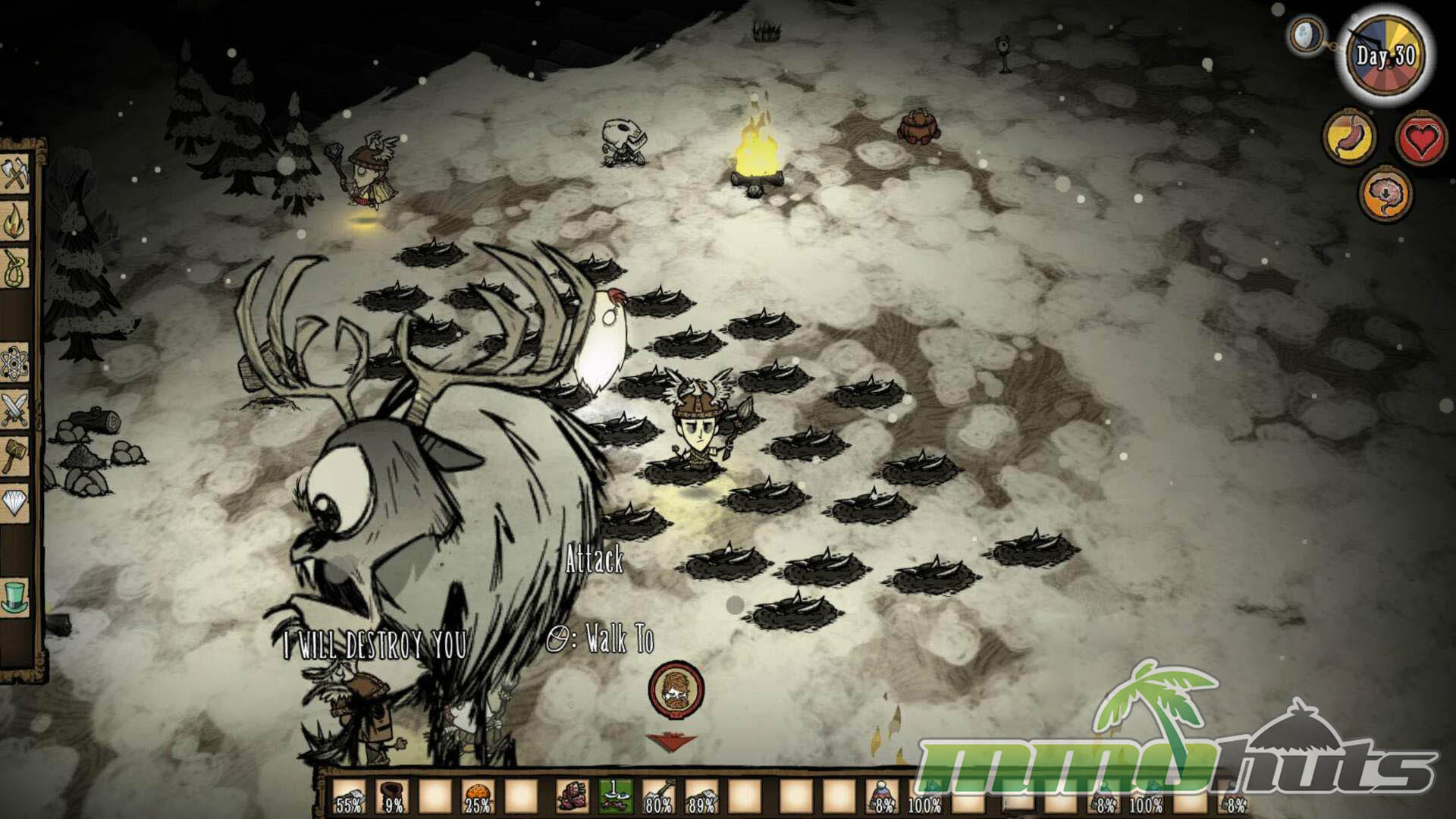The width and height of the screenshot is (1456, 819).
Task: Select the Survival tab with rope icon
Action: point(17,267)
